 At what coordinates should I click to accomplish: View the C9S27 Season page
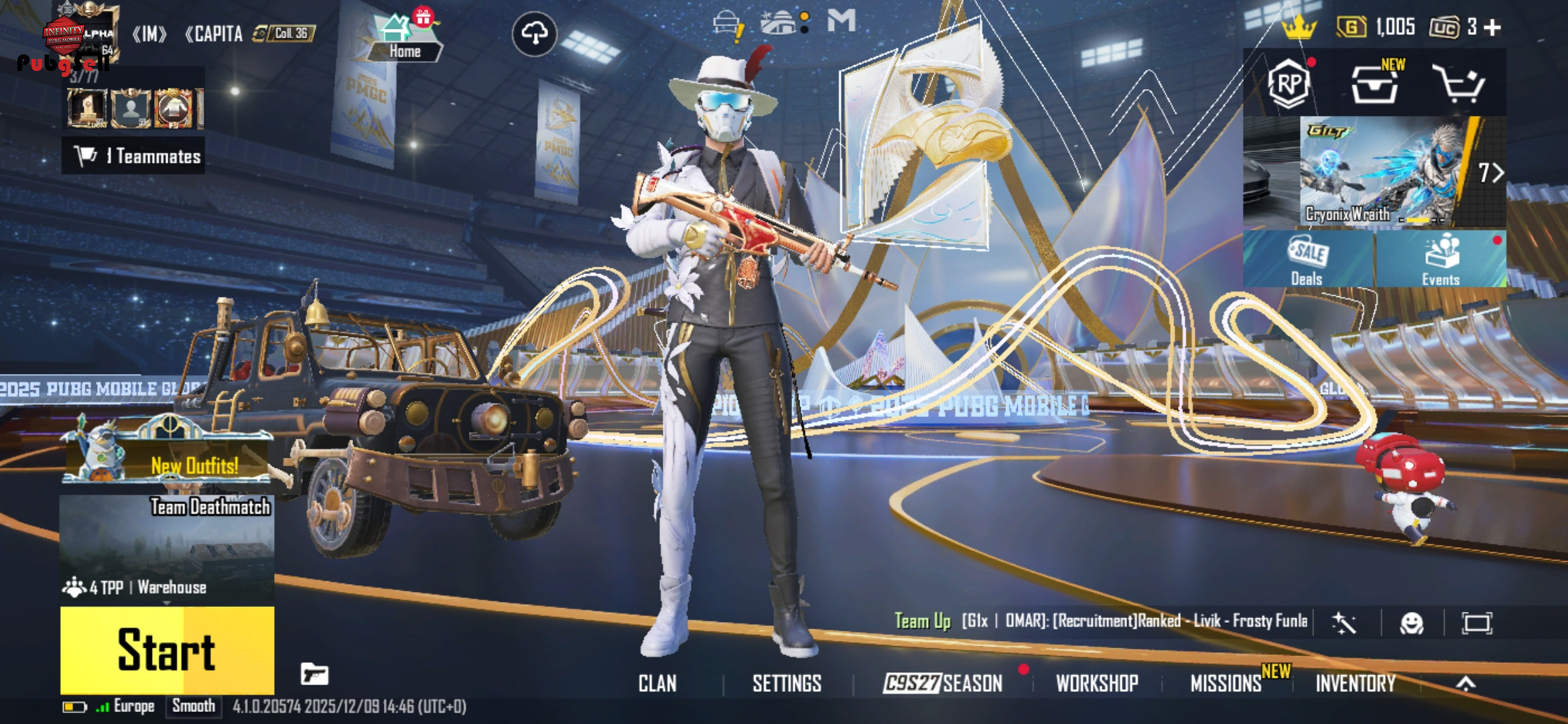tap(943, 683)
